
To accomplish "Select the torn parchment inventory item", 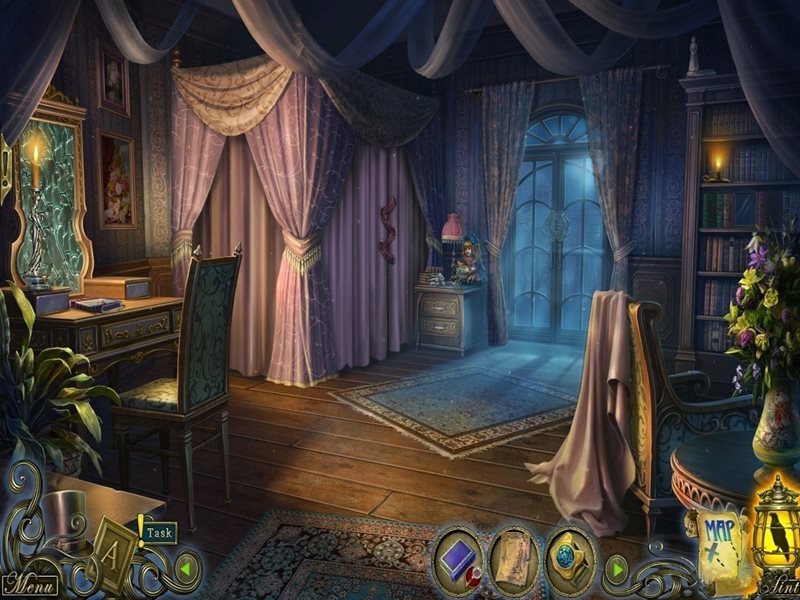I will point(514,557).
